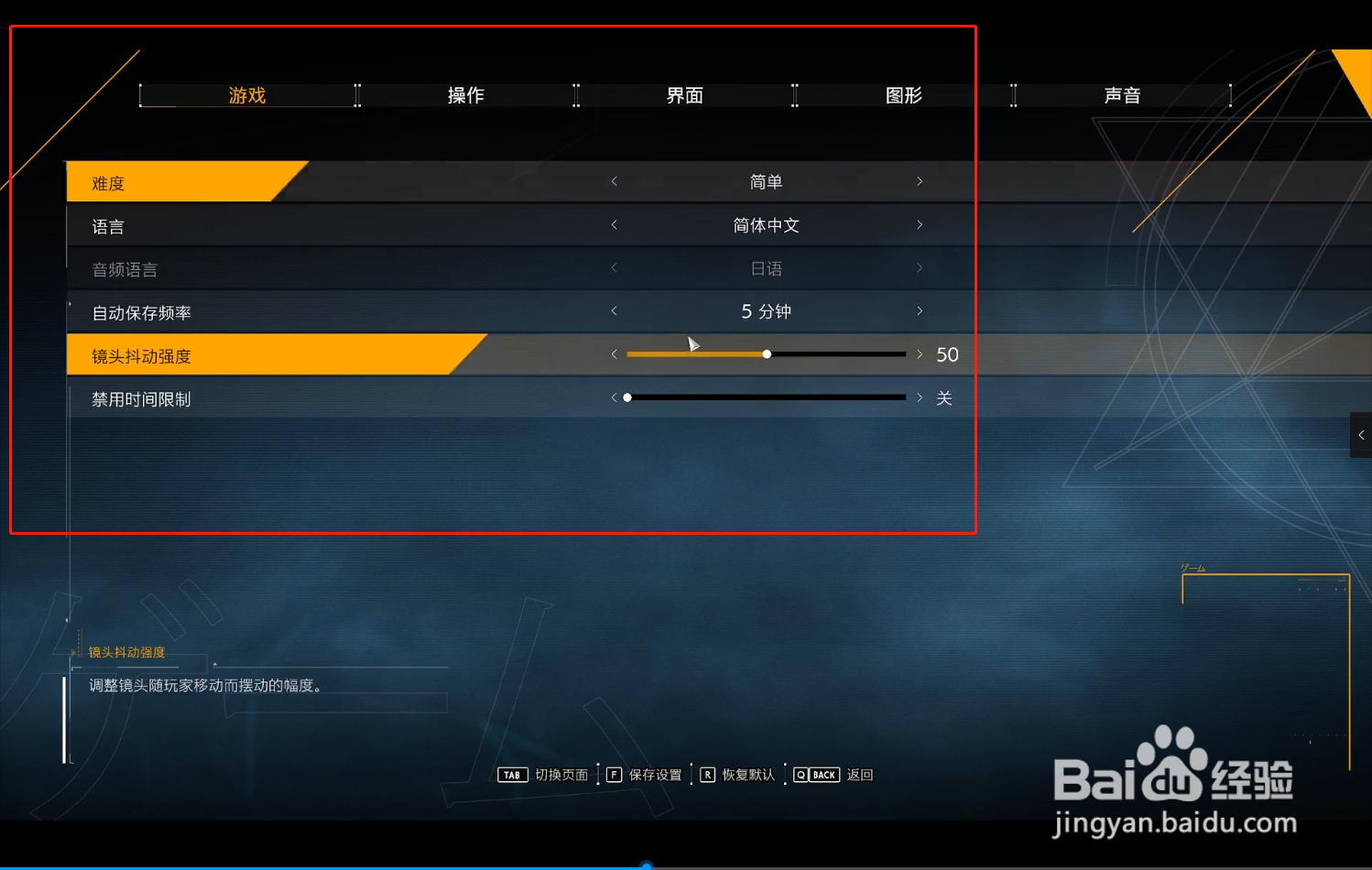Switch to the 操作 tab
This screenshot has height=870, width=1372.
tap(465, 94)
